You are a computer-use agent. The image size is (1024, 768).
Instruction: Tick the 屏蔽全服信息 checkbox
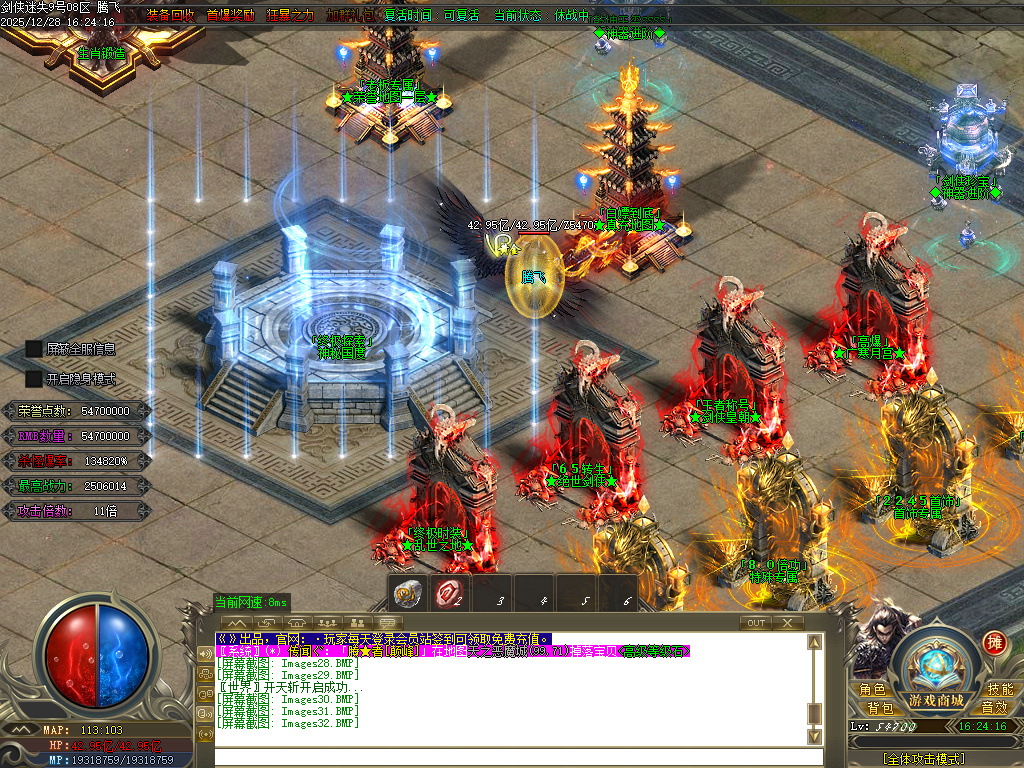pos(34,349)
